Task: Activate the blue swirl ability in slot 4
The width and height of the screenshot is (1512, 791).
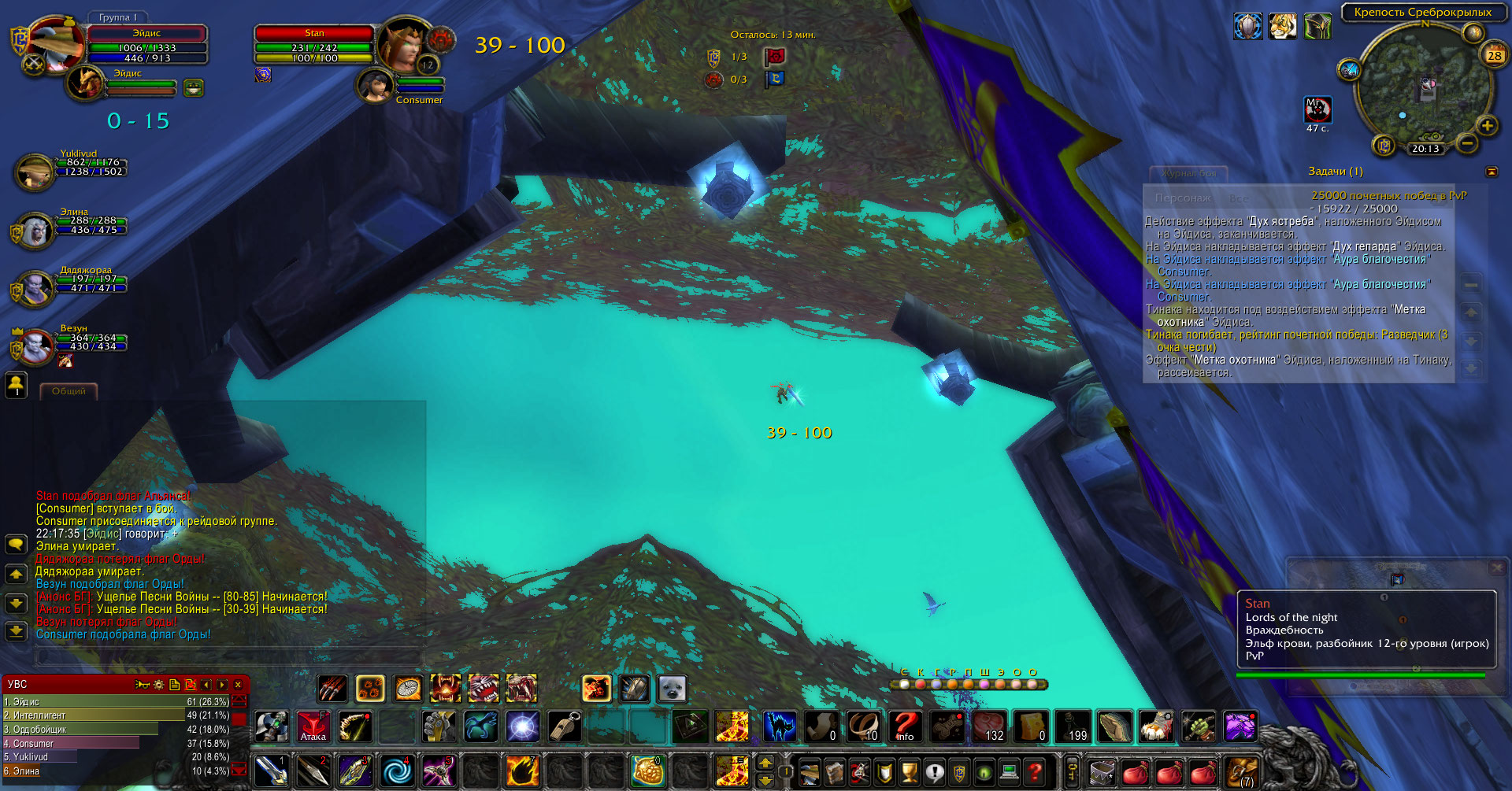Action: coord(397,771)
